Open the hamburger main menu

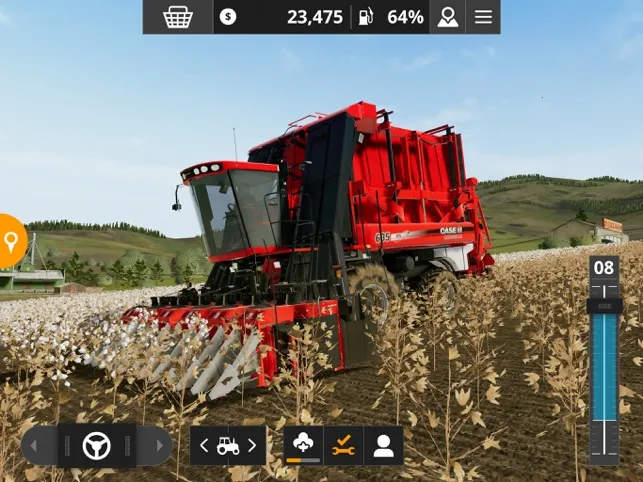pyautogui.click(x=483, y=17)
